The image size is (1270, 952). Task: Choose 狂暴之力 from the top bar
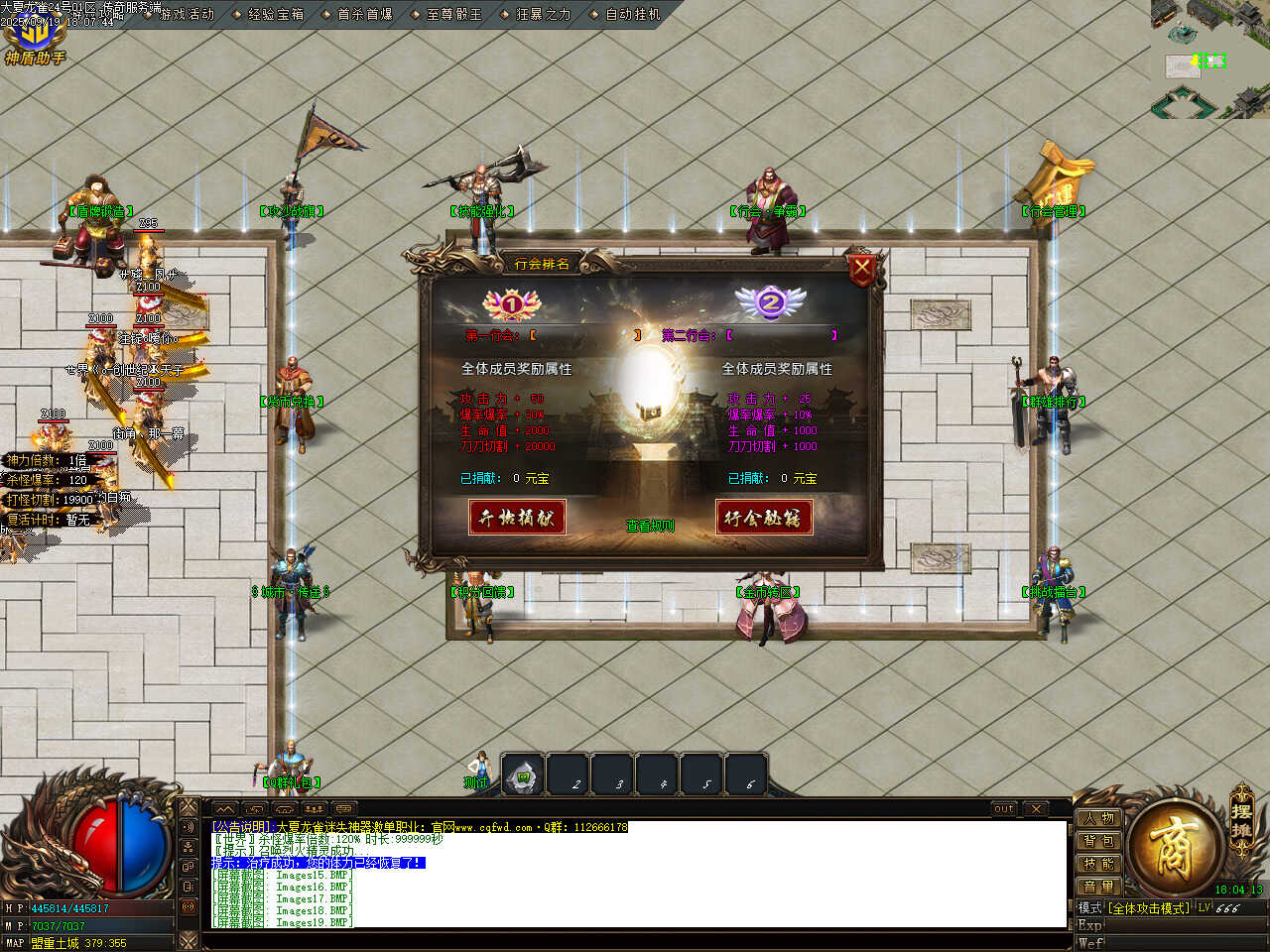click(543, 14)
